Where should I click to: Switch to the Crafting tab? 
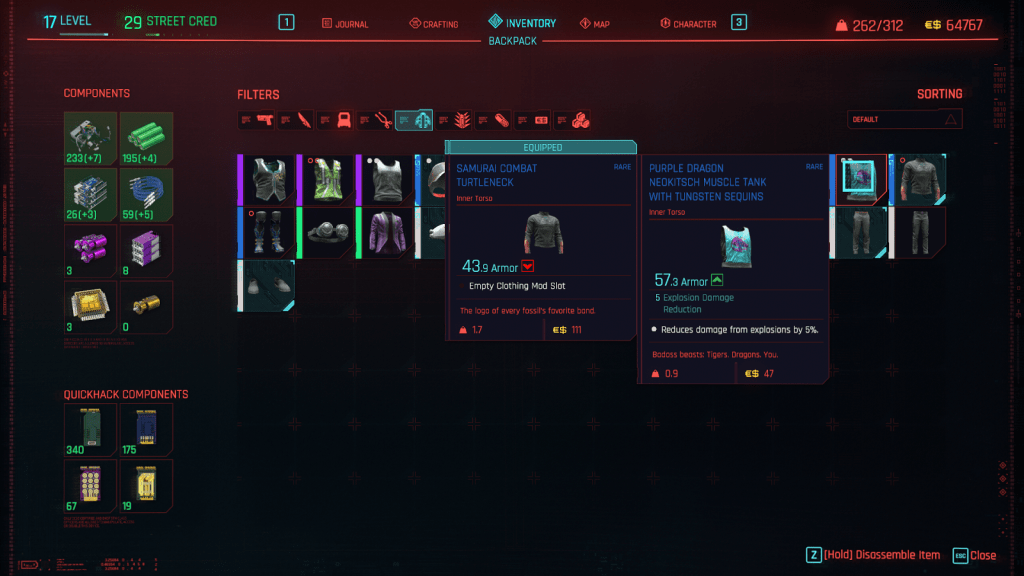coord(434,23)
